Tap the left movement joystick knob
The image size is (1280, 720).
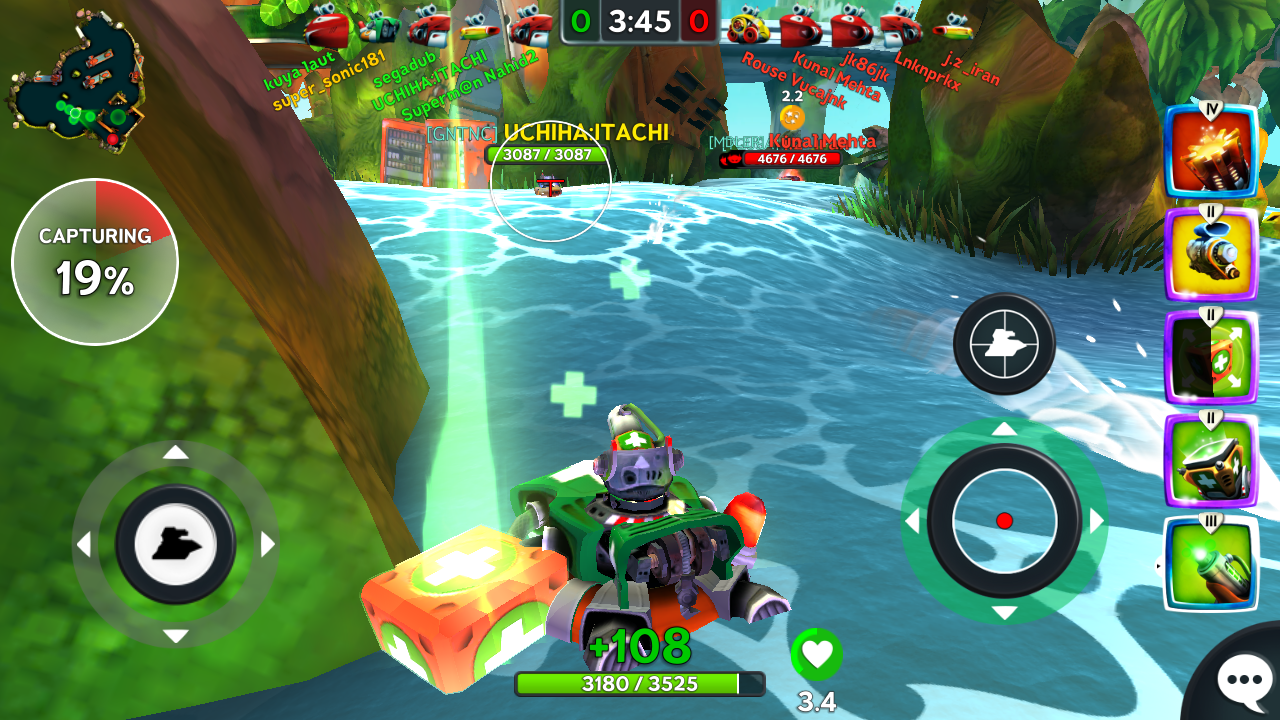point(175,544)
